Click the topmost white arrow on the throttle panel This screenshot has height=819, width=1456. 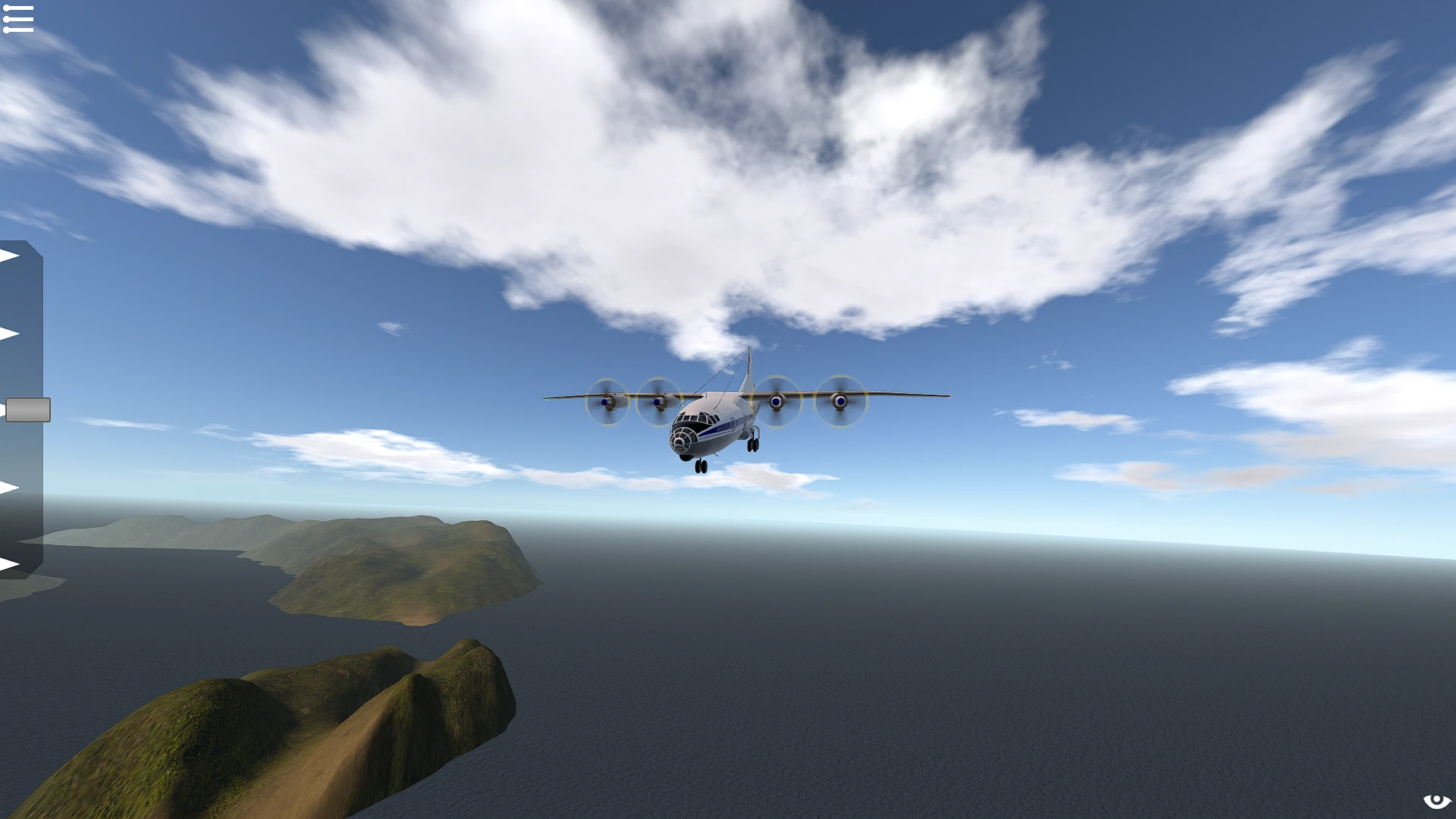coord(9,254)
